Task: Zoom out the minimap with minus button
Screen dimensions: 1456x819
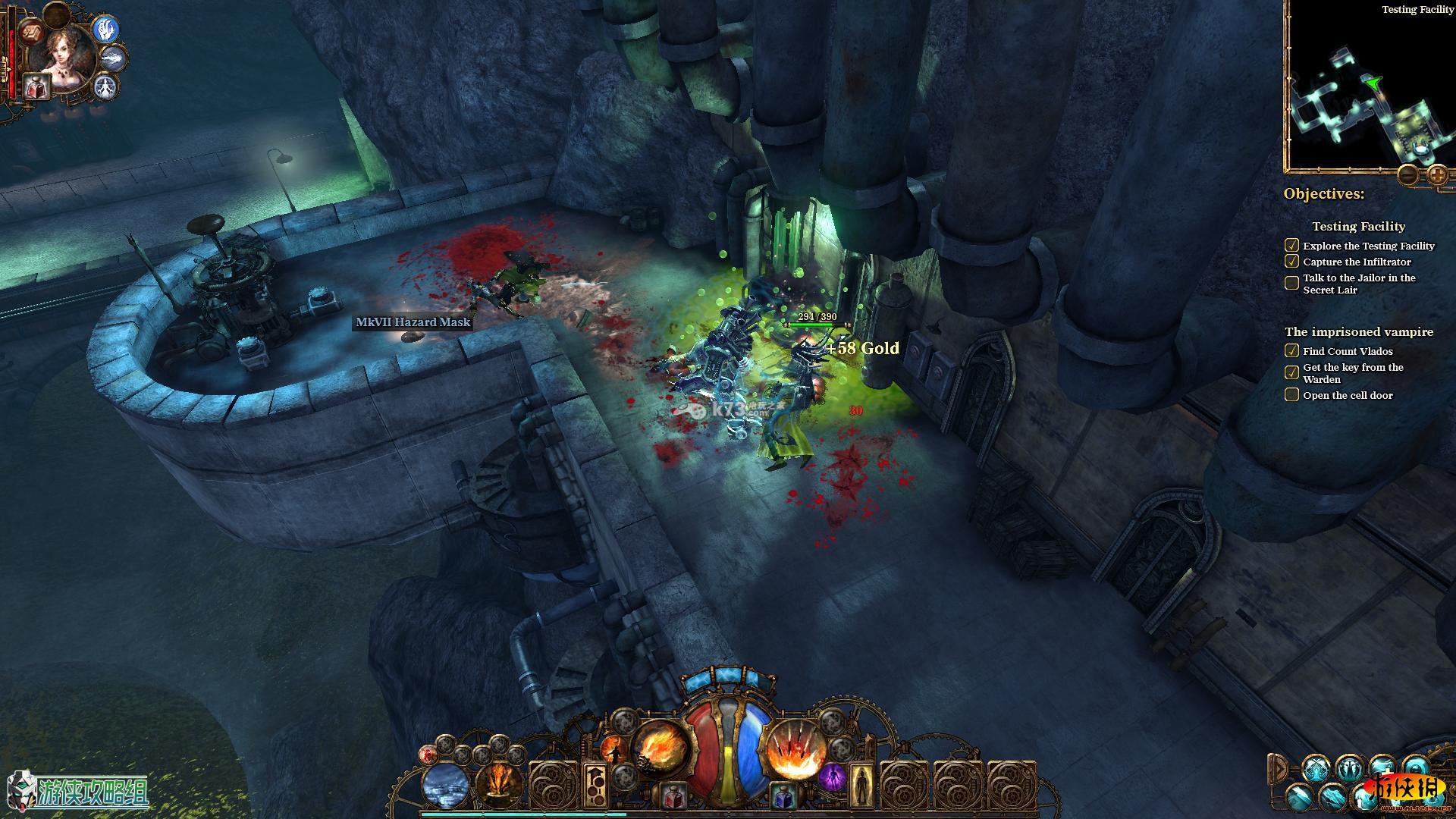Action: [x=1407, y=176]
